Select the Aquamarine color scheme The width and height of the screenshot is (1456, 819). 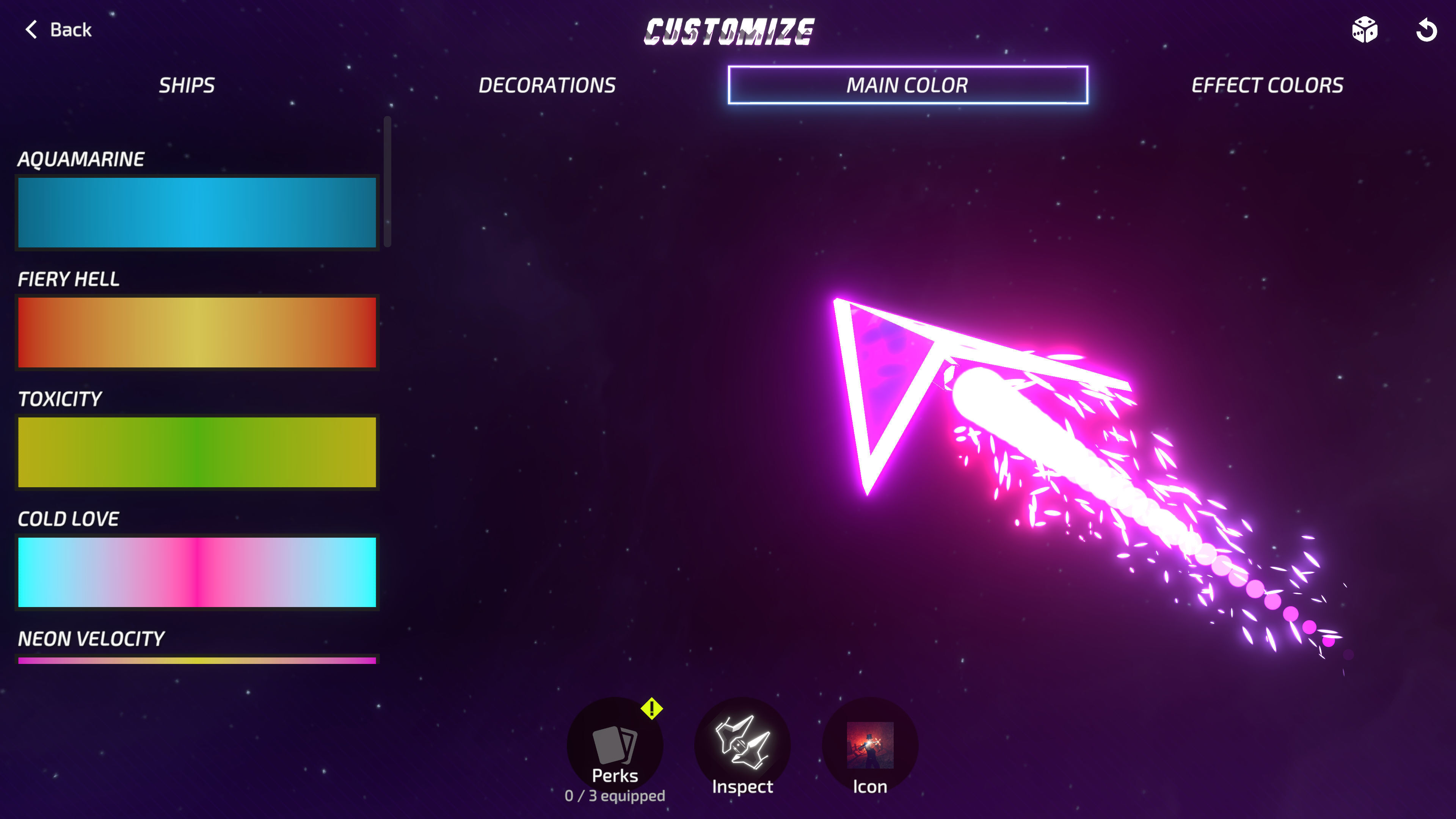(x=196, y=212)
